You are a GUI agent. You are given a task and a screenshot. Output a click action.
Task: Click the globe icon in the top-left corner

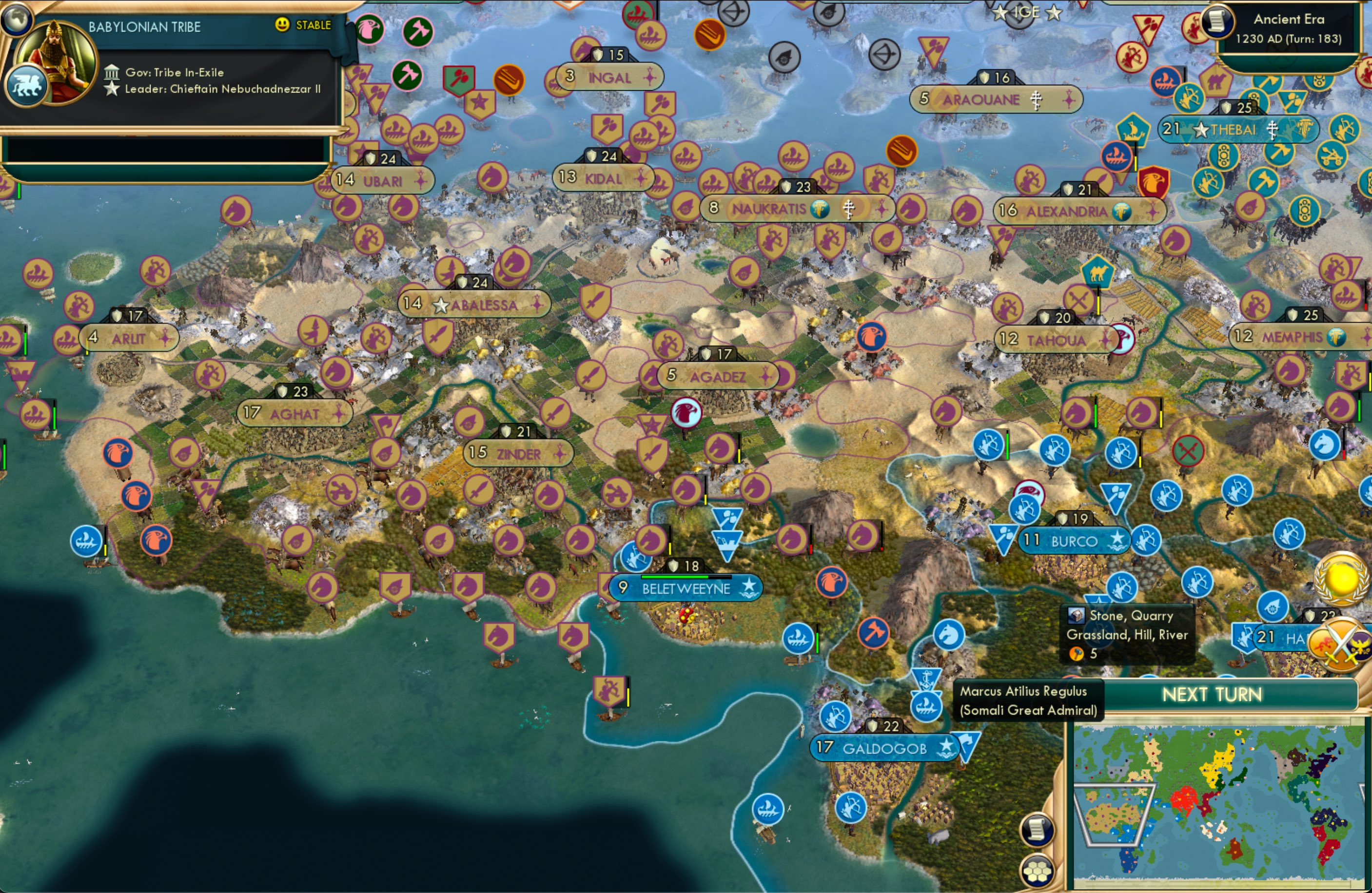coord(17,20)
